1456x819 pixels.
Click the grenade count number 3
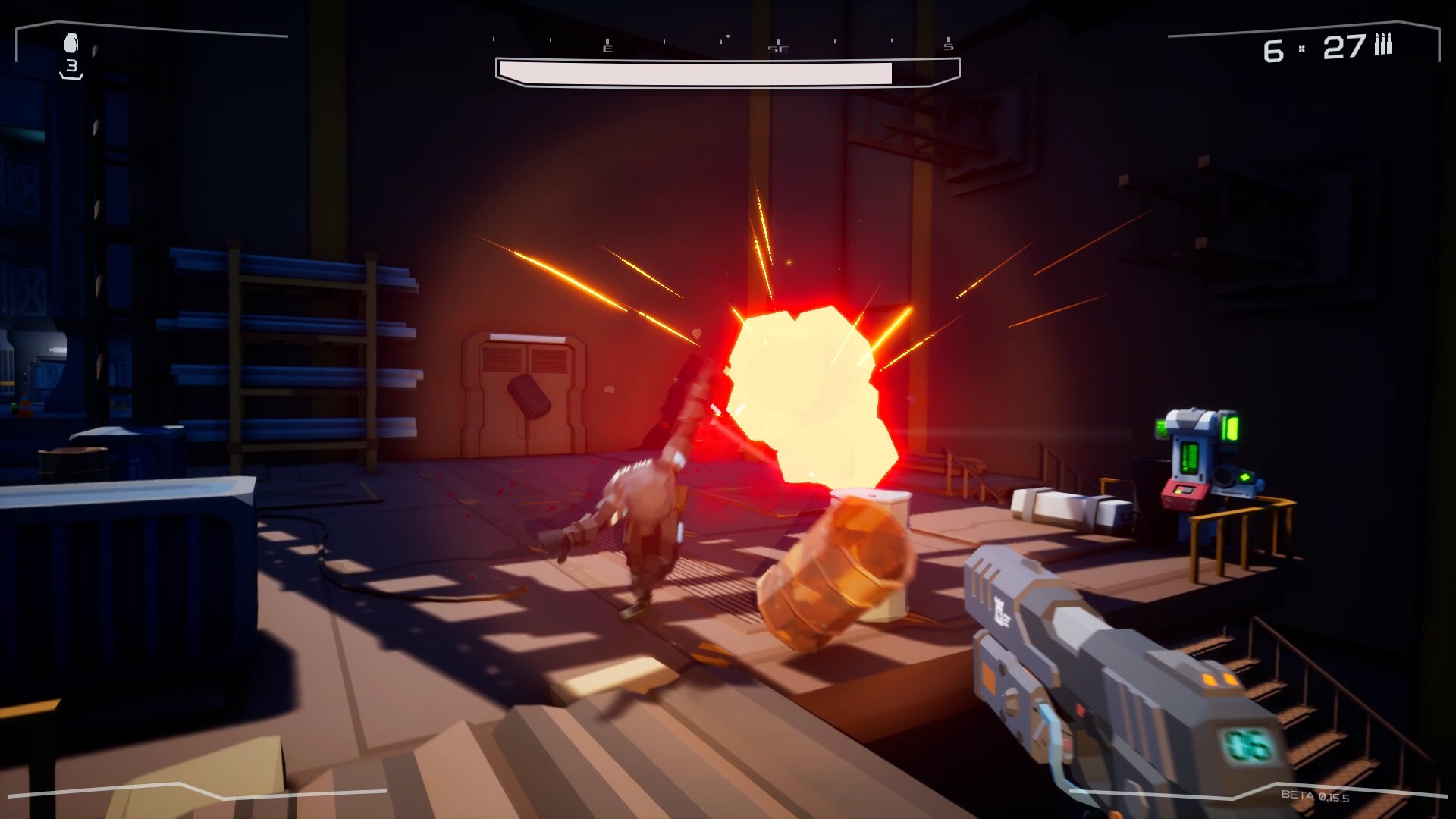74,67
